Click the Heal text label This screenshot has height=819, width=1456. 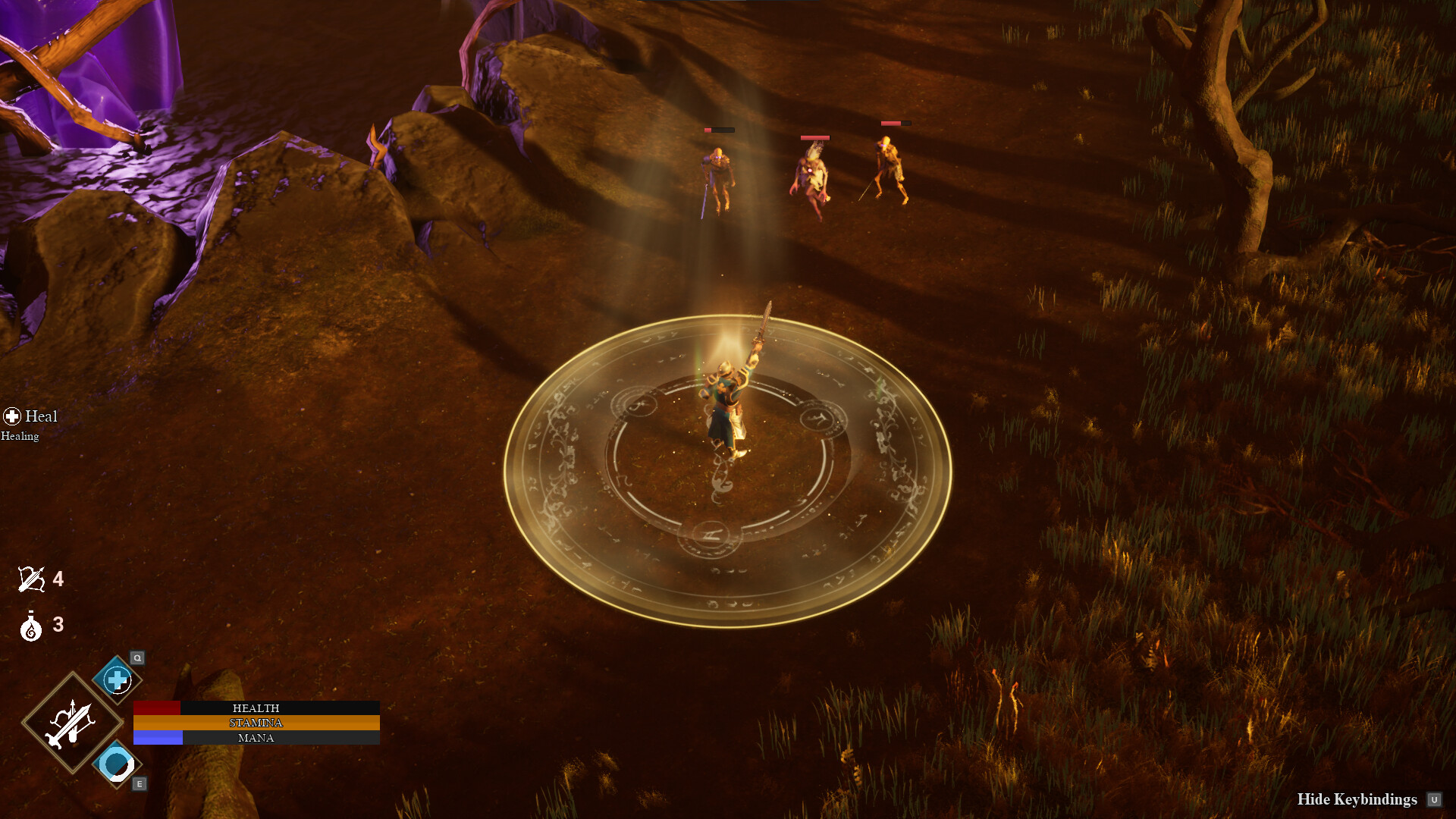[x=41, y=416]
